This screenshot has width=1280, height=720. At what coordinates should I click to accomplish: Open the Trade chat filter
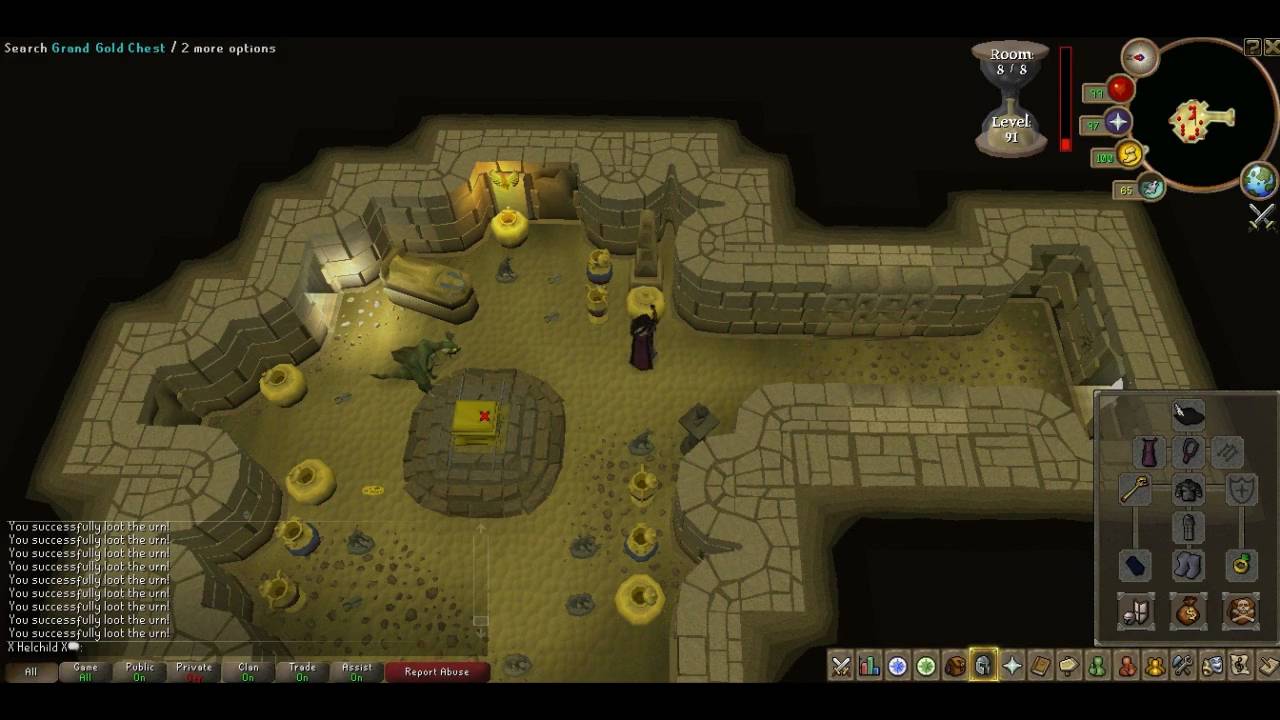302,672
